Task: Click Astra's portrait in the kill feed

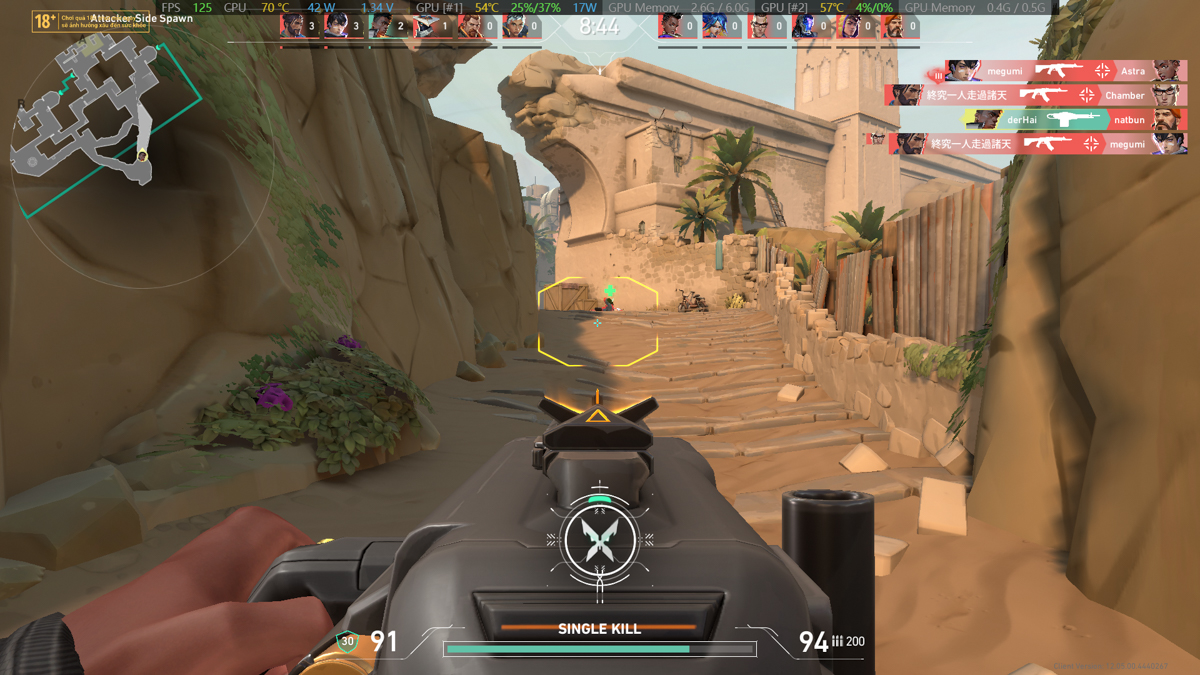Action: [1168, 71]
